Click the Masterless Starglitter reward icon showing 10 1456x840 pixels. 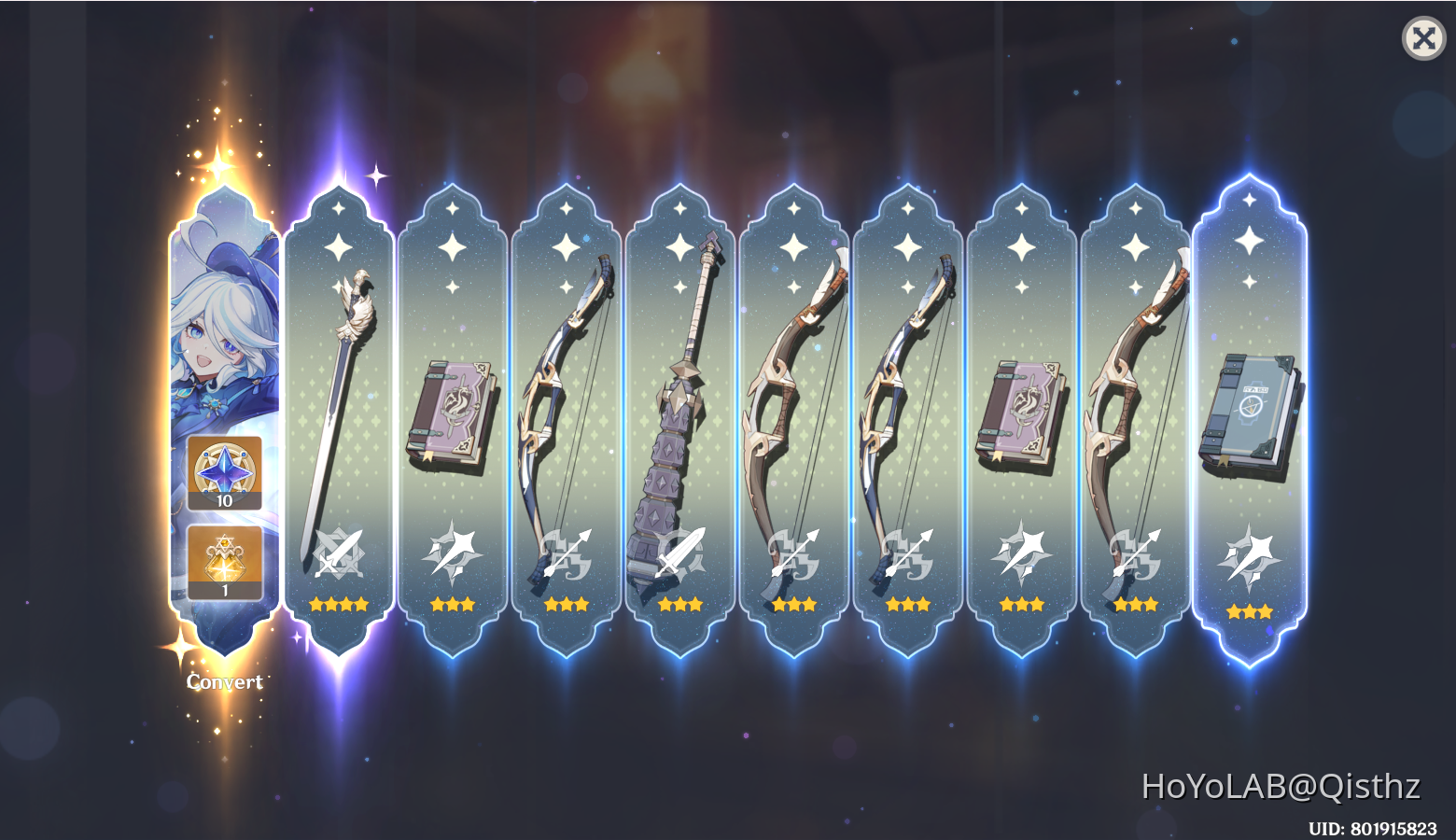click(223, 474)
